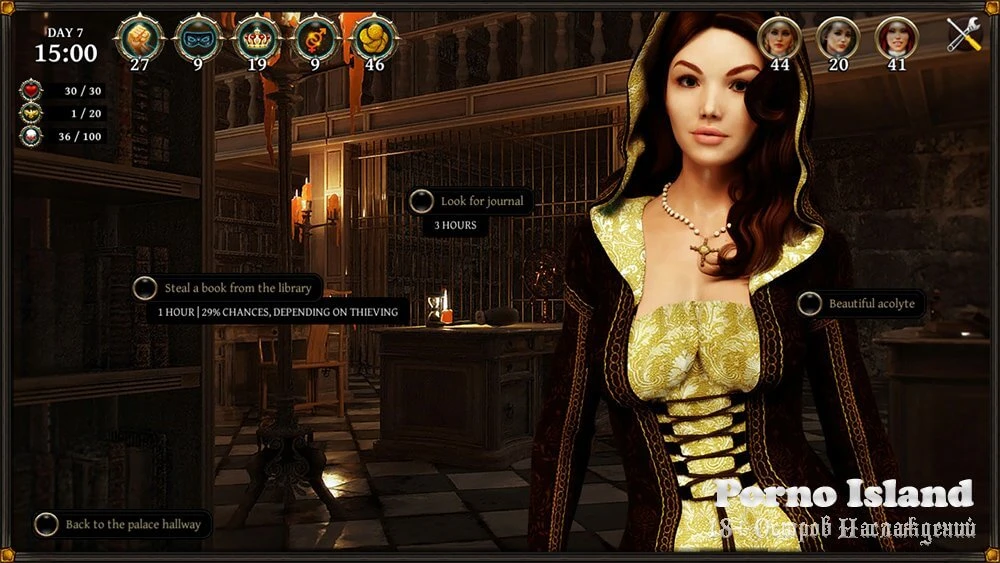Select the blonde woman portrait
The height and width of the screenshot is (563, 1000).
pos(780,38)
